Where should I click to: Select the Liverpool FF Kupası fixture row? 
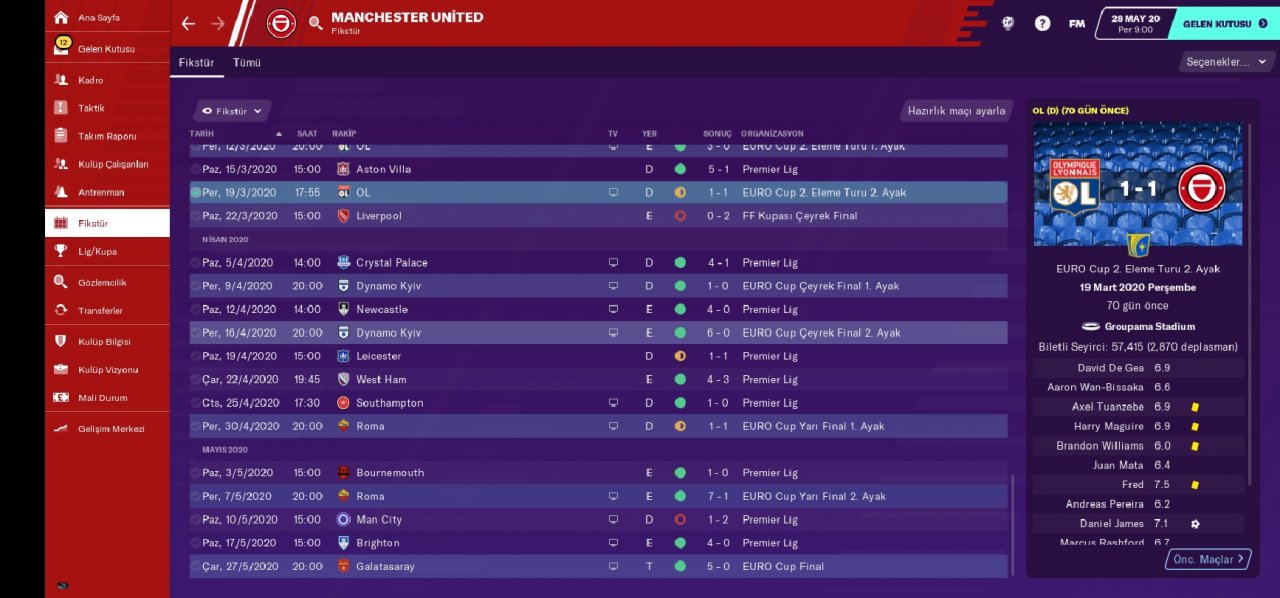click(x=598, y=216)
